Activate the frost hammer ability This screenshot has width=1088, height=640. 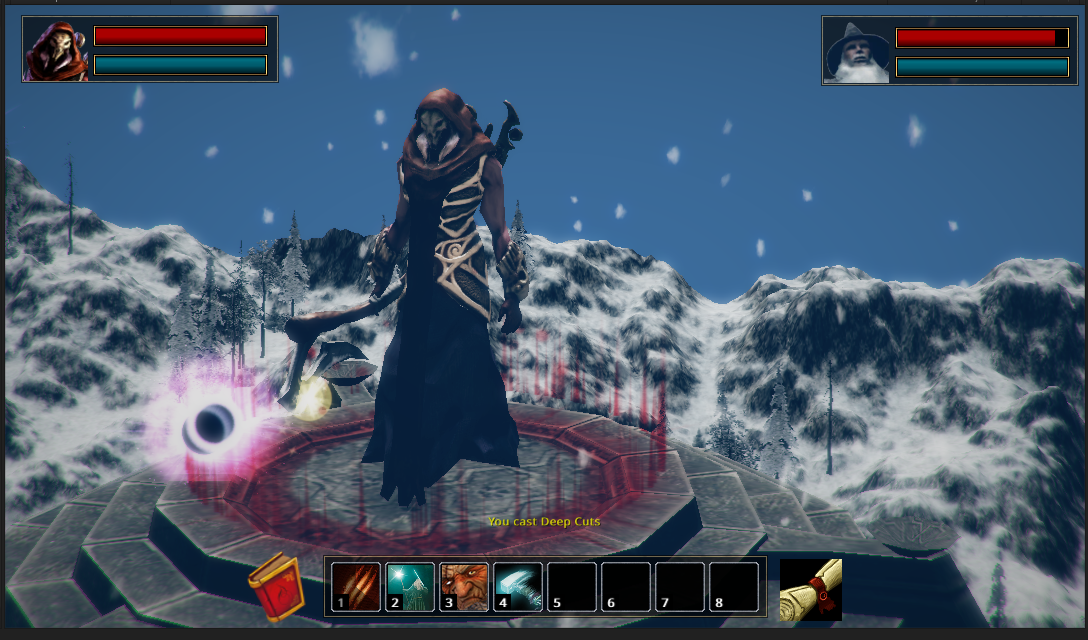click(x=518, y=586)
